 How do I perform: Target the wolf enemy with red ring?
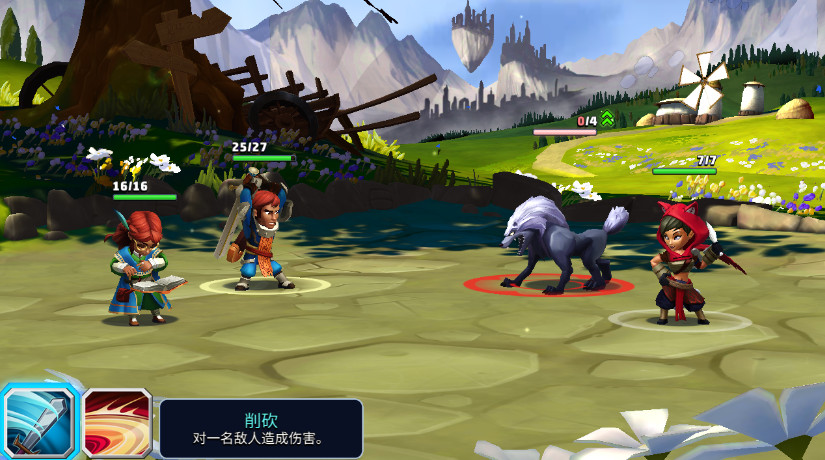click(553, 248)
